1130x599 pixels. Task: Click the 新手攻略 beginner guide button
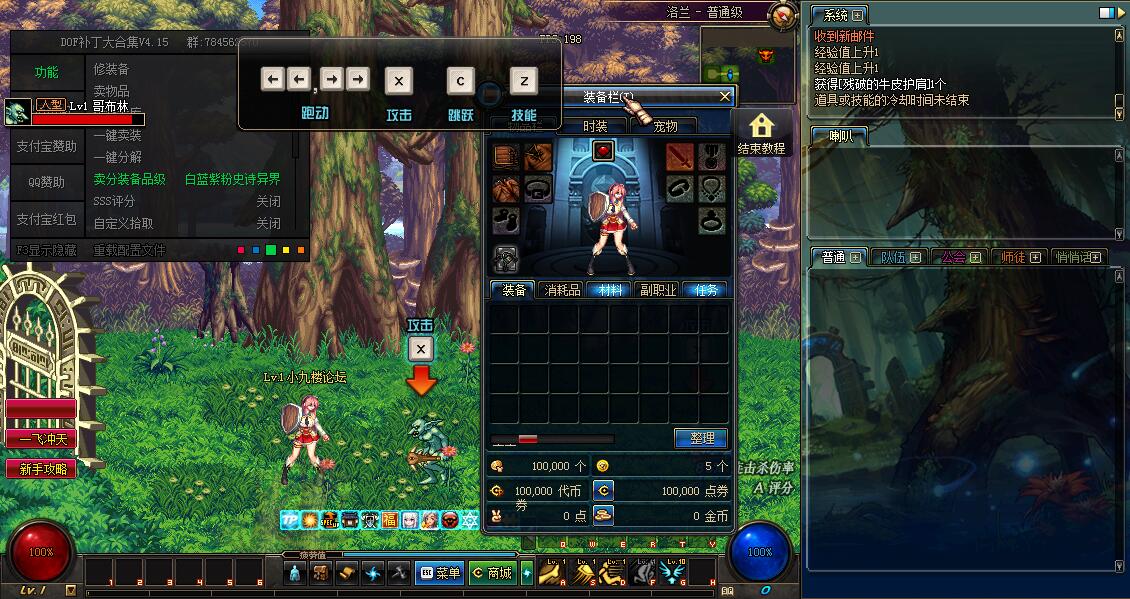pos(42,468)
